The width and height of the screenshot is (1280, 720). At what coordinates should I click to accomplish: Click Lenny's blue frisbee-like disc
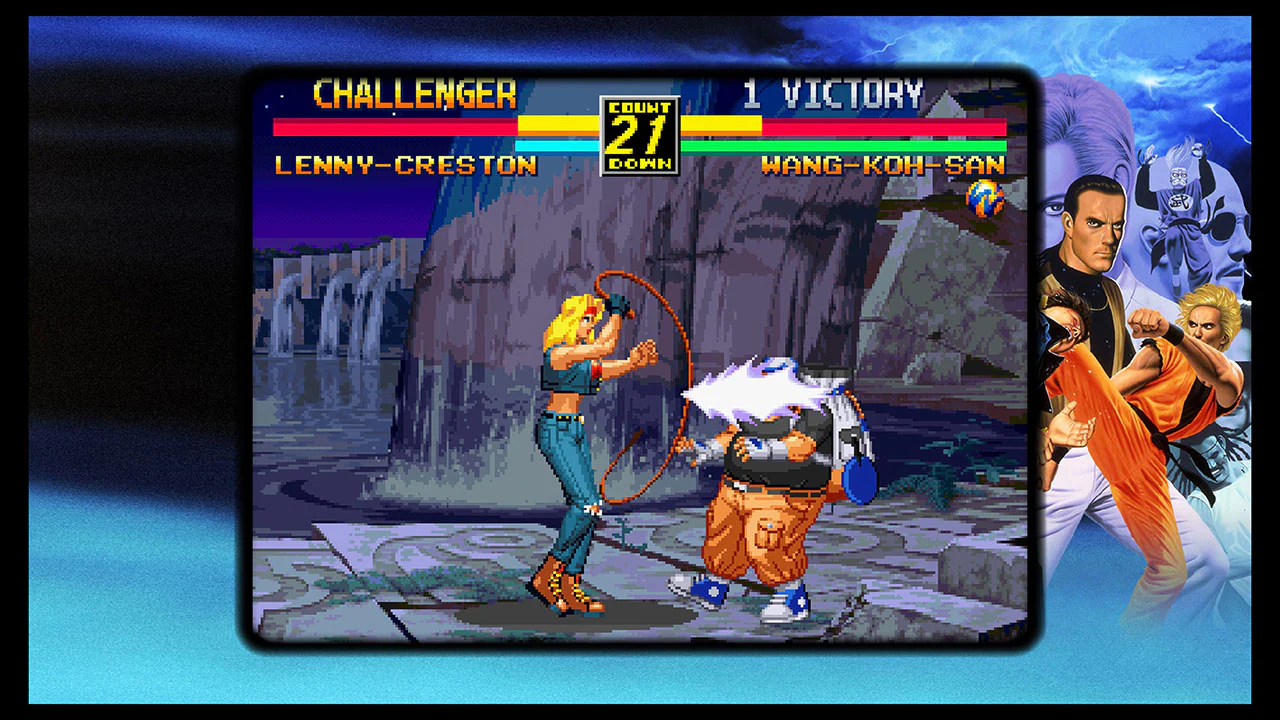coord(858,480)
